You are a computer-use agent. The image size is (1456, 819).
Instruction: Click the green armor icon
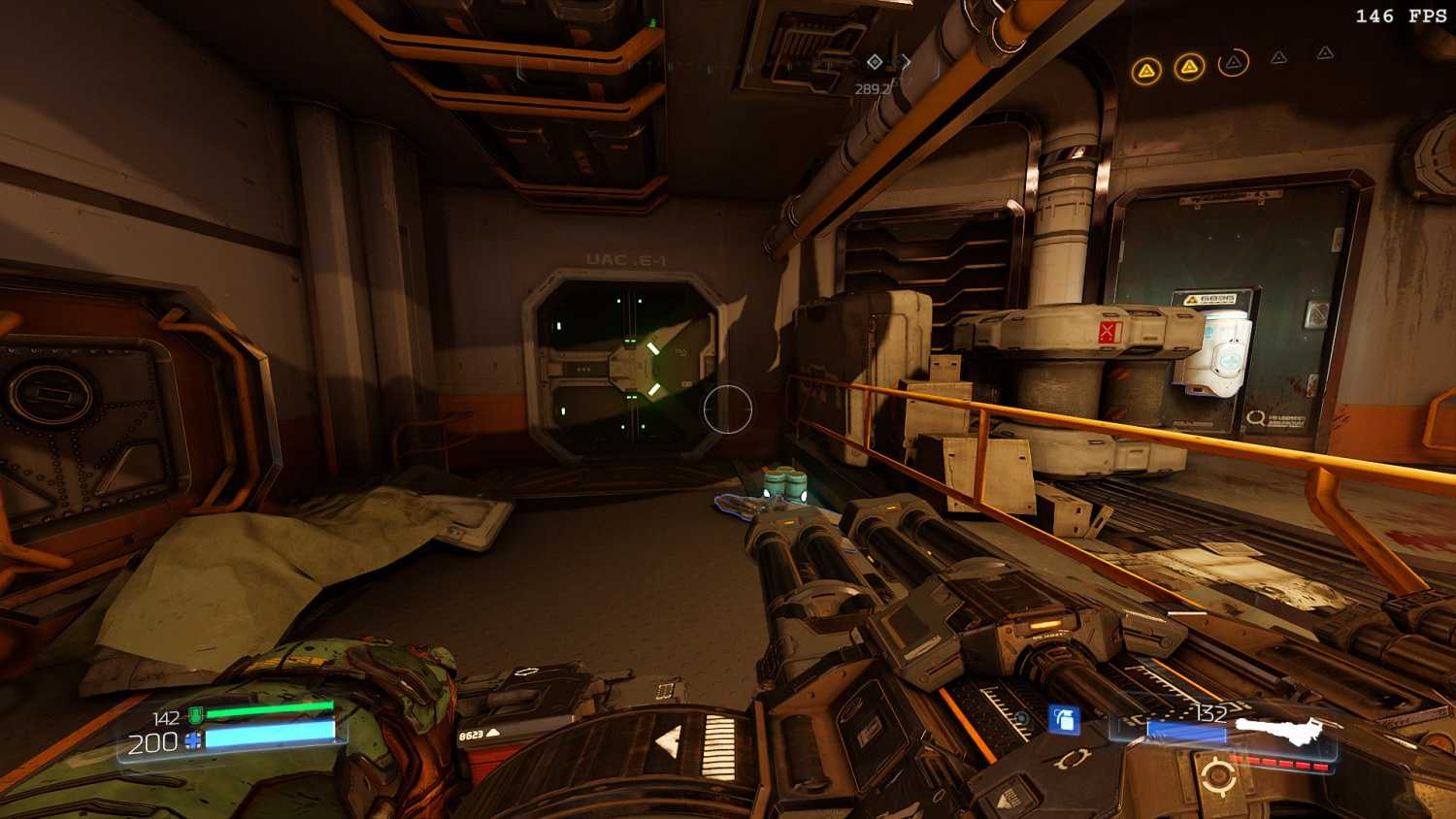coord(195,717)
